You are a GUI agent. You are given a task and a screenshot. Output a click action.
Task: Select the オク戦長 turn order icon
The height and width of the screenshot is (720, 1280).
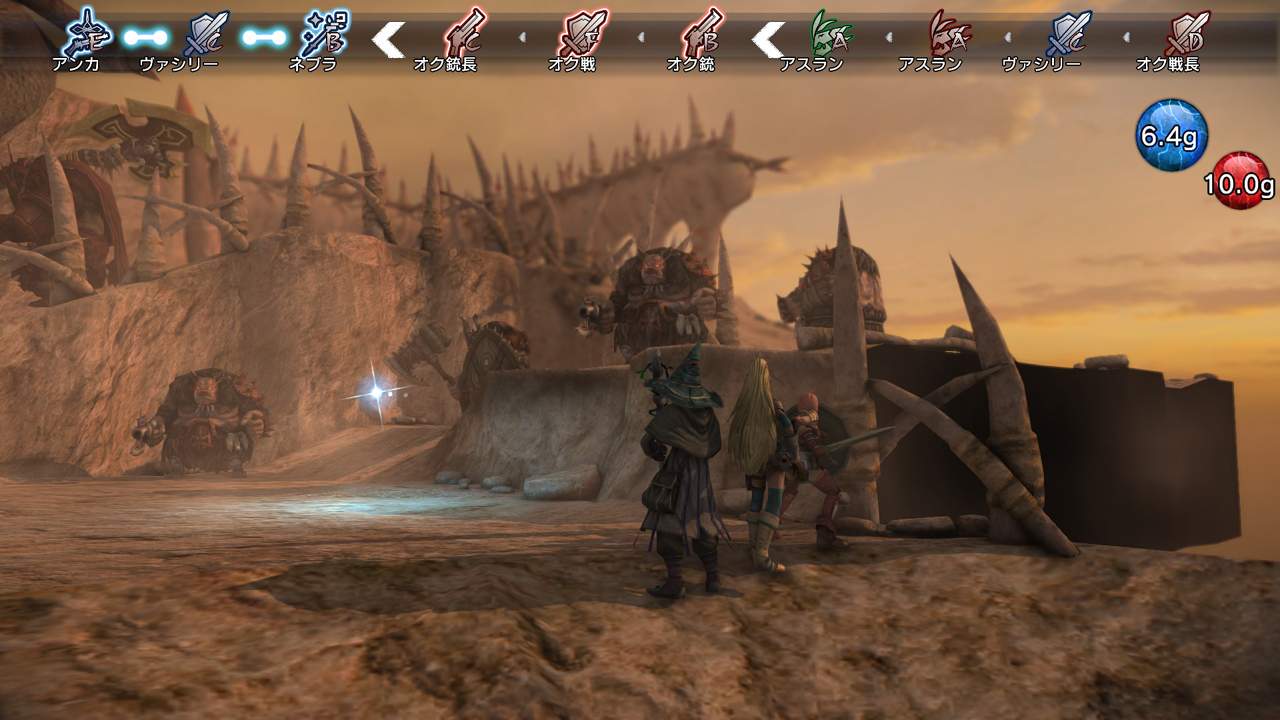coord(1186,33)
